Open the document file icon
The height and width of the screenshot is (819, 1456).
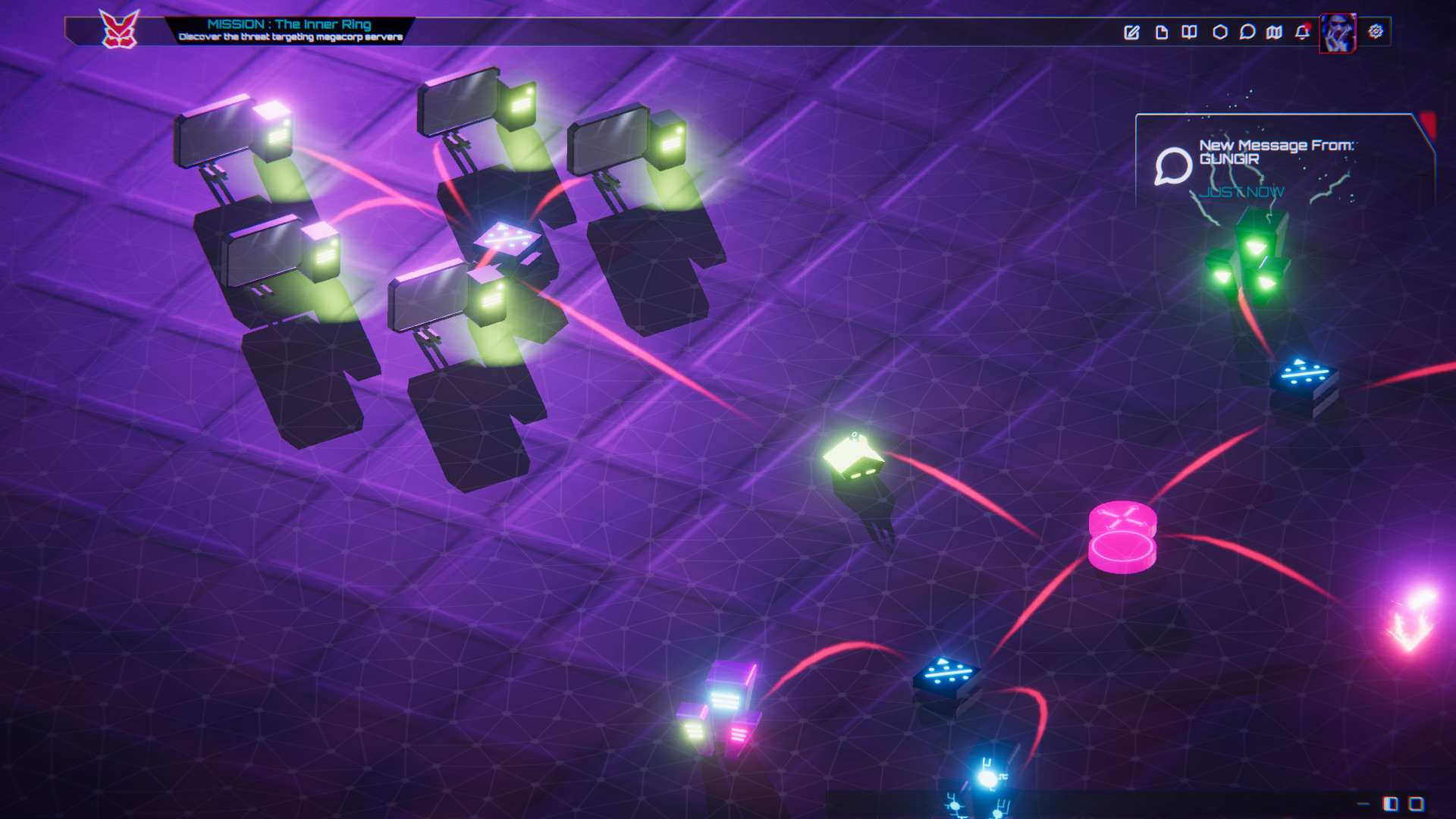pos(1162,33)
